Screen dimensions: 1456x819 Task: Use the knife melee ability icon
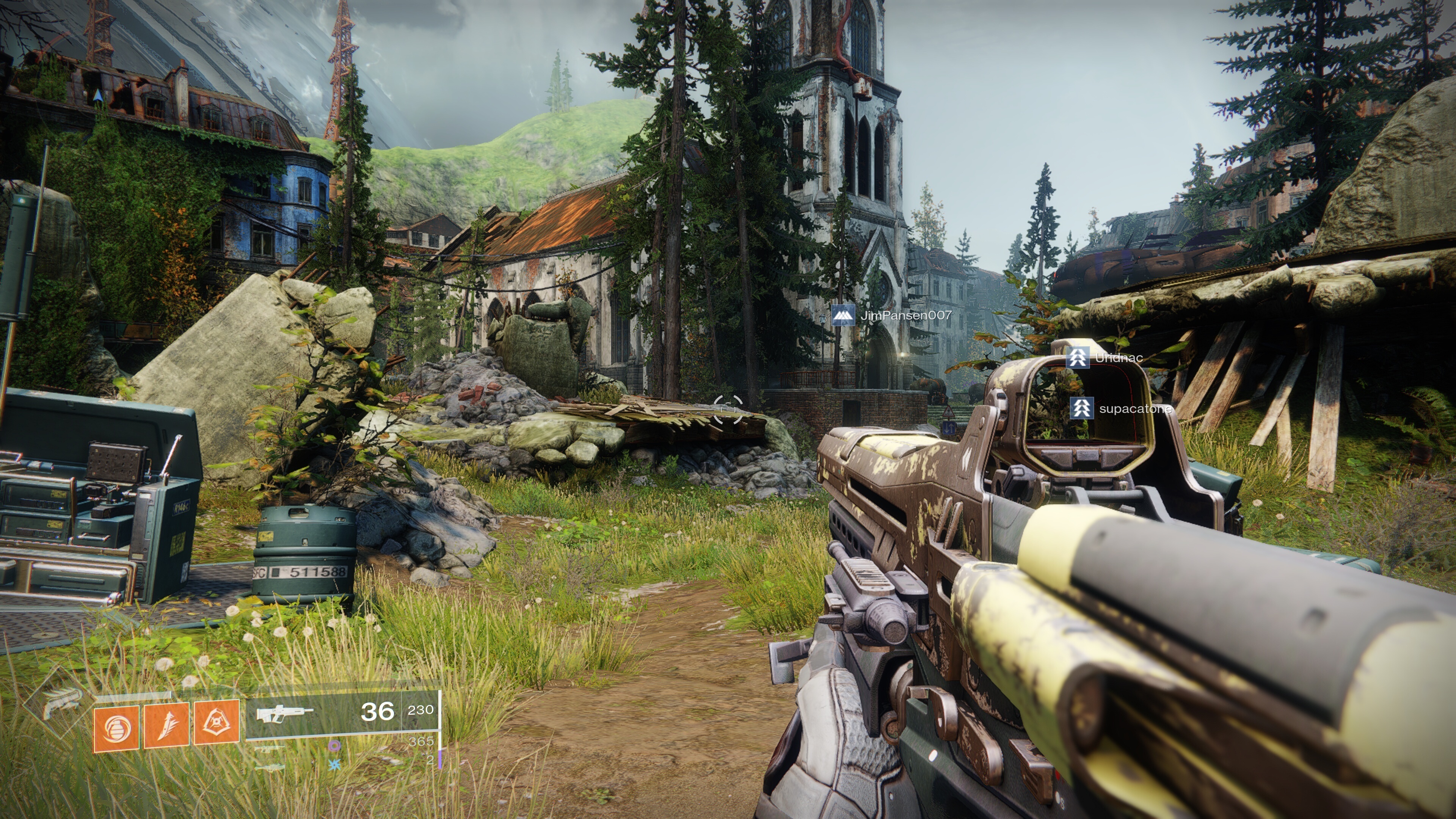tap(167, 726)
